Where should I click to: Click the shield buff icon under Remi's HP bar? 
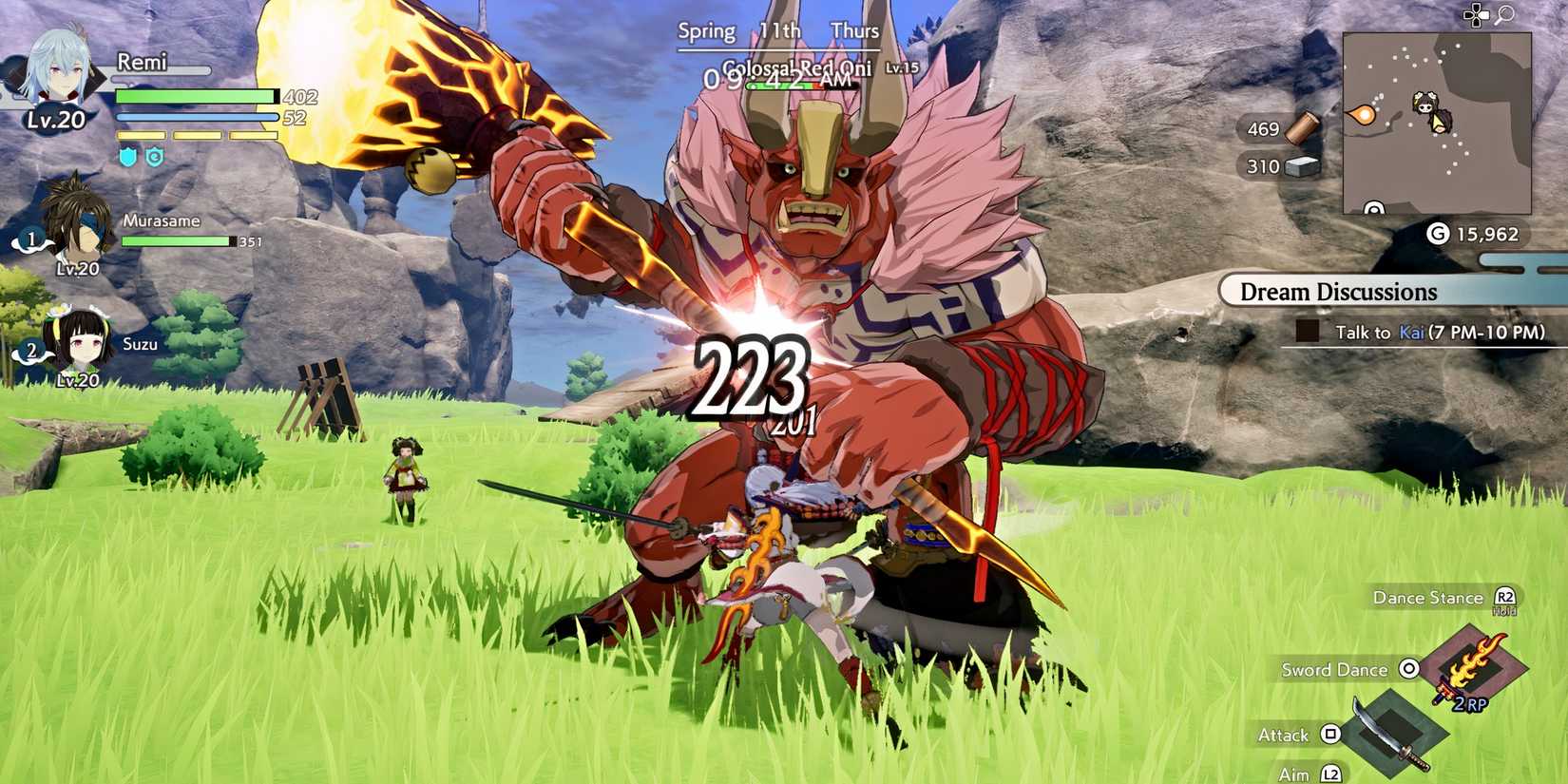126,157
